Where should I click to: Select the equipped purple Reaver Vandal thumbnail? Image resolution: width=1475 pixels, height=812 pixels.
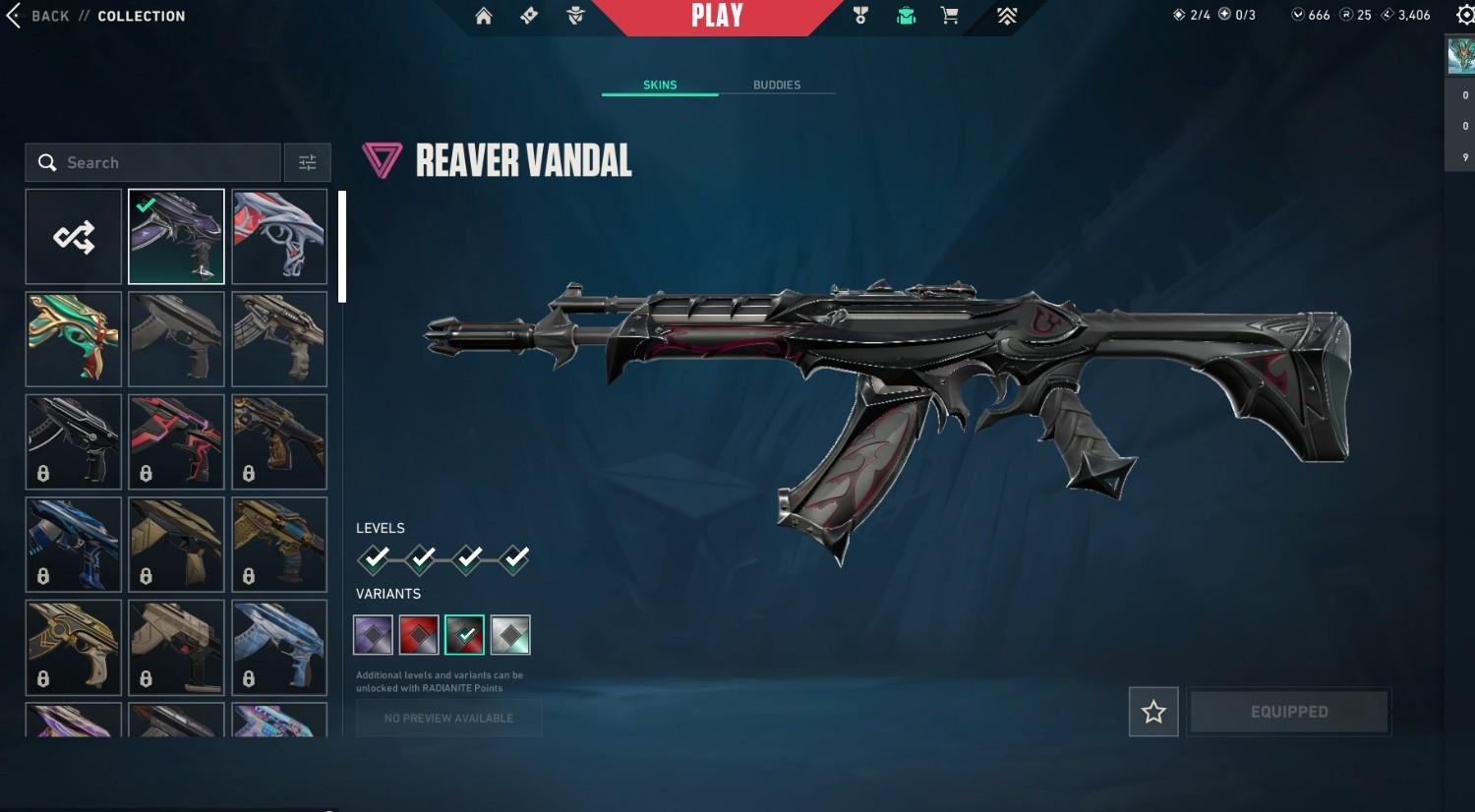(x=176, y=237)
